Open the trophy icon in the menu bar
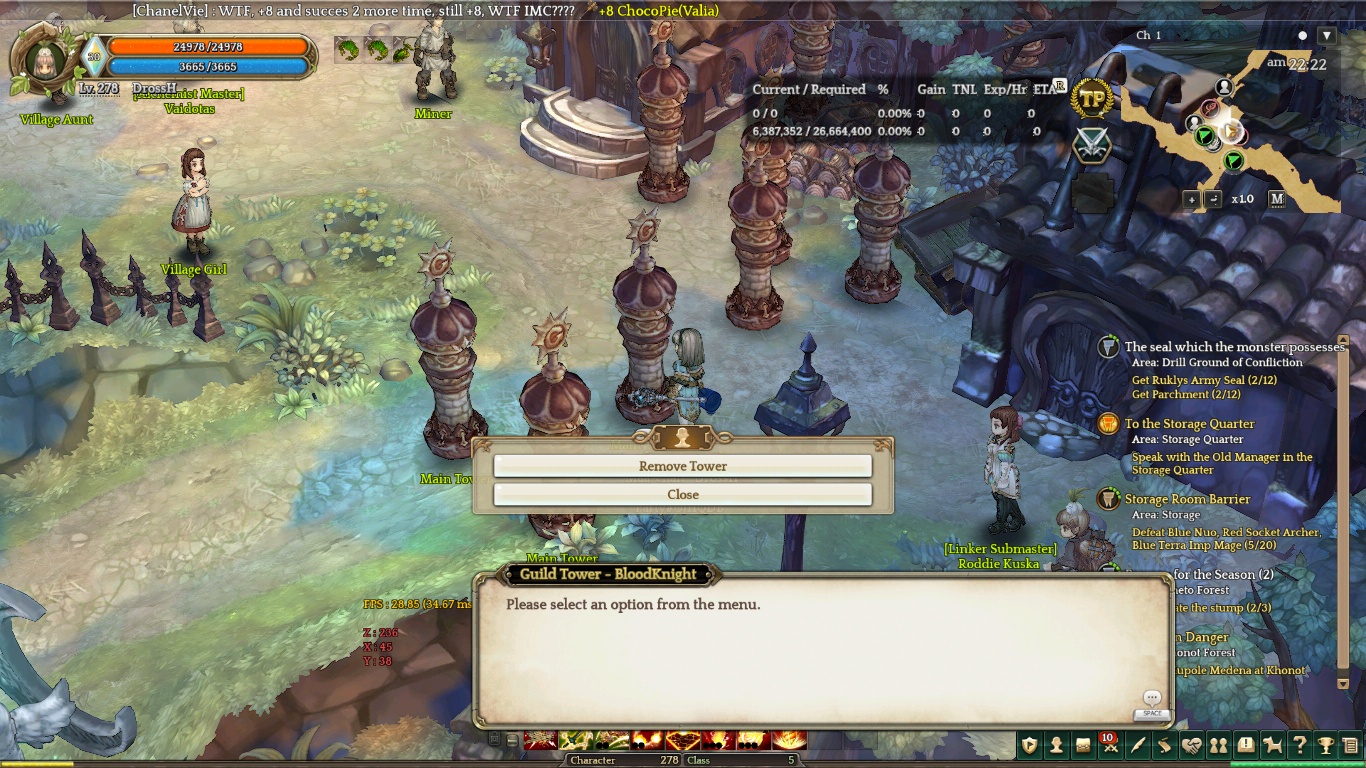Screen dimensions: 1366x768 click(1326, 745)
